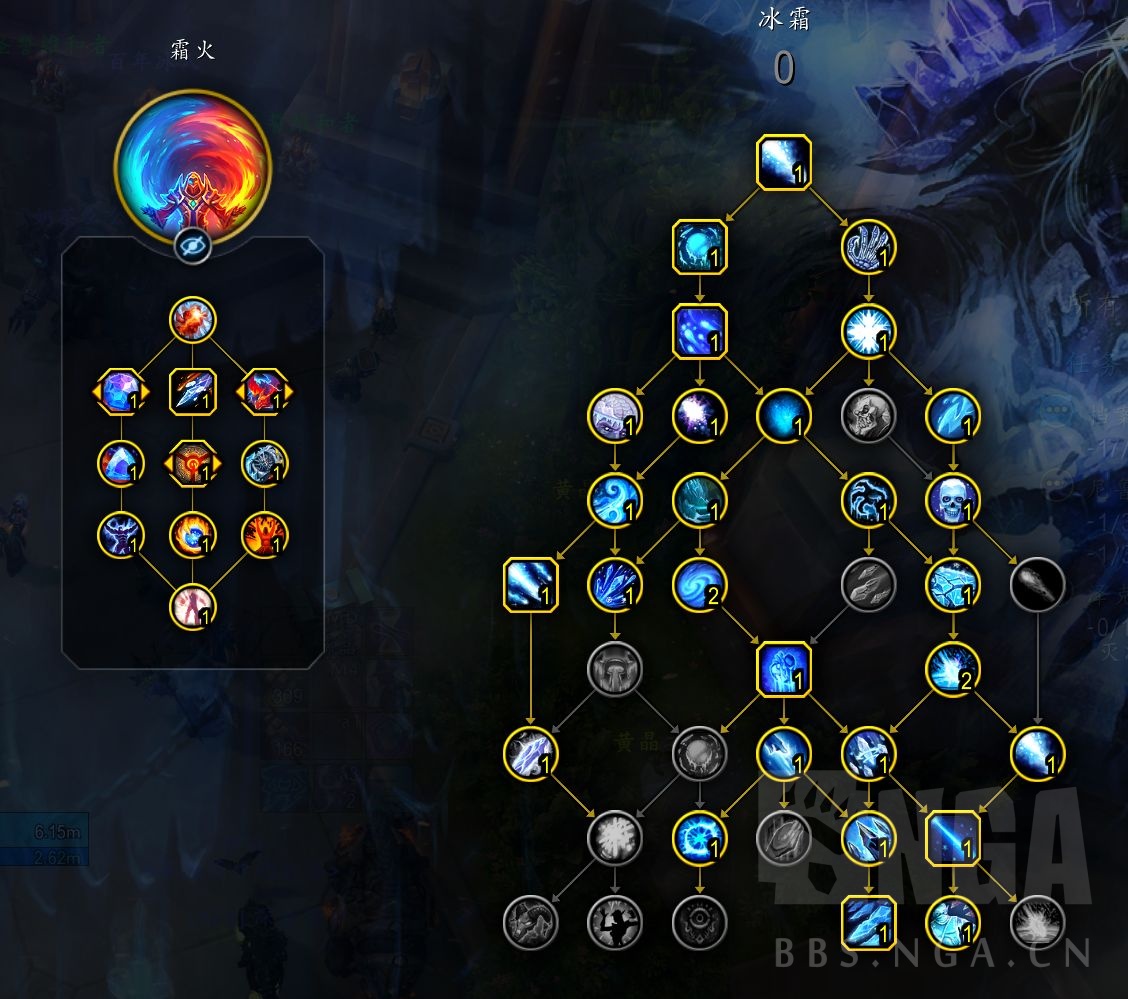The width and height of the screenshot is (1128, 999).
Task: Open the Frostfire hero talent portrait
Action: tap(193, 166)
